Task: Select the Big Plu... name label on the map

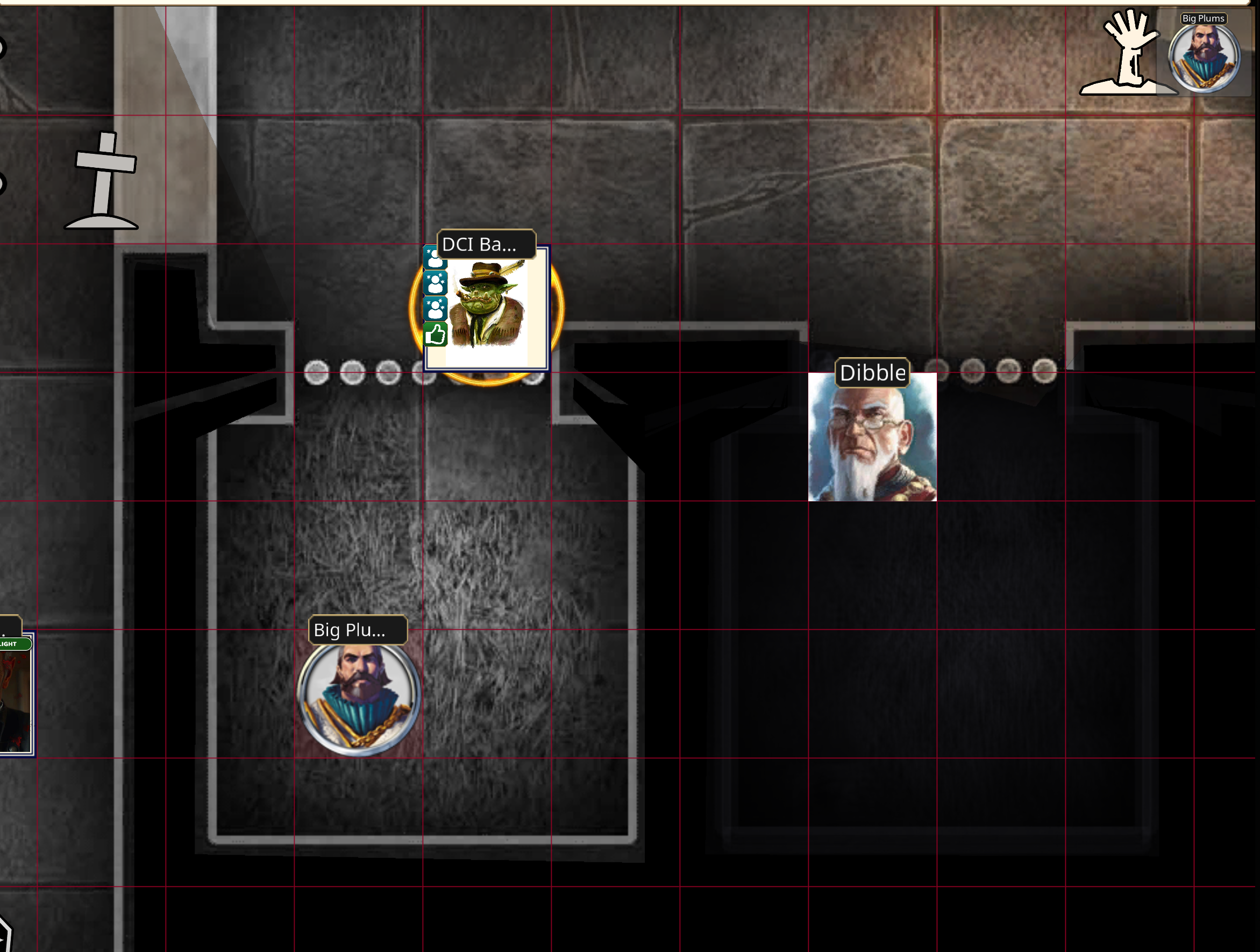Action: pos(357,630)
